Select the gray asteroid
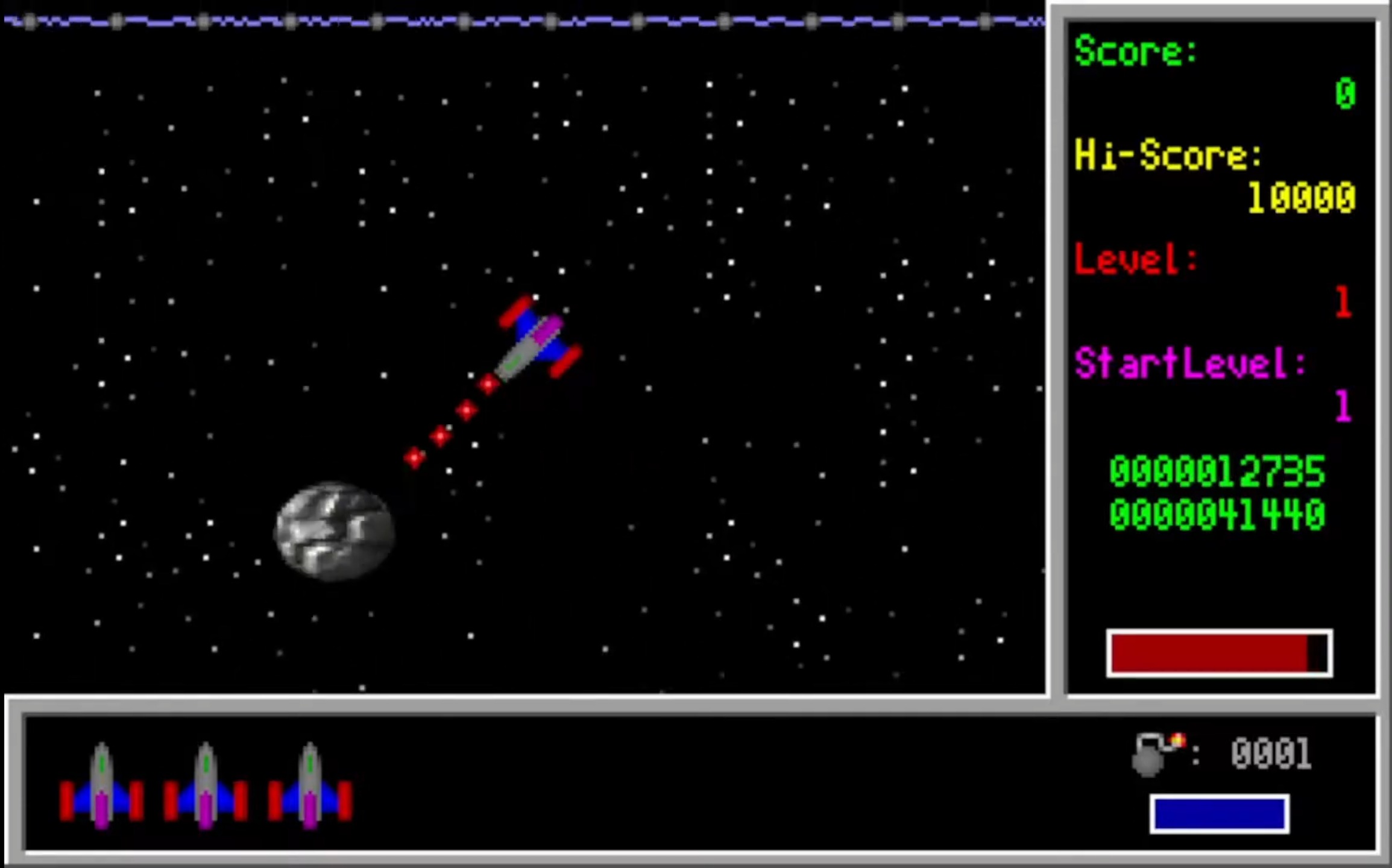Viewport: 1392px width, 868px height. click(x=333, y=530)
